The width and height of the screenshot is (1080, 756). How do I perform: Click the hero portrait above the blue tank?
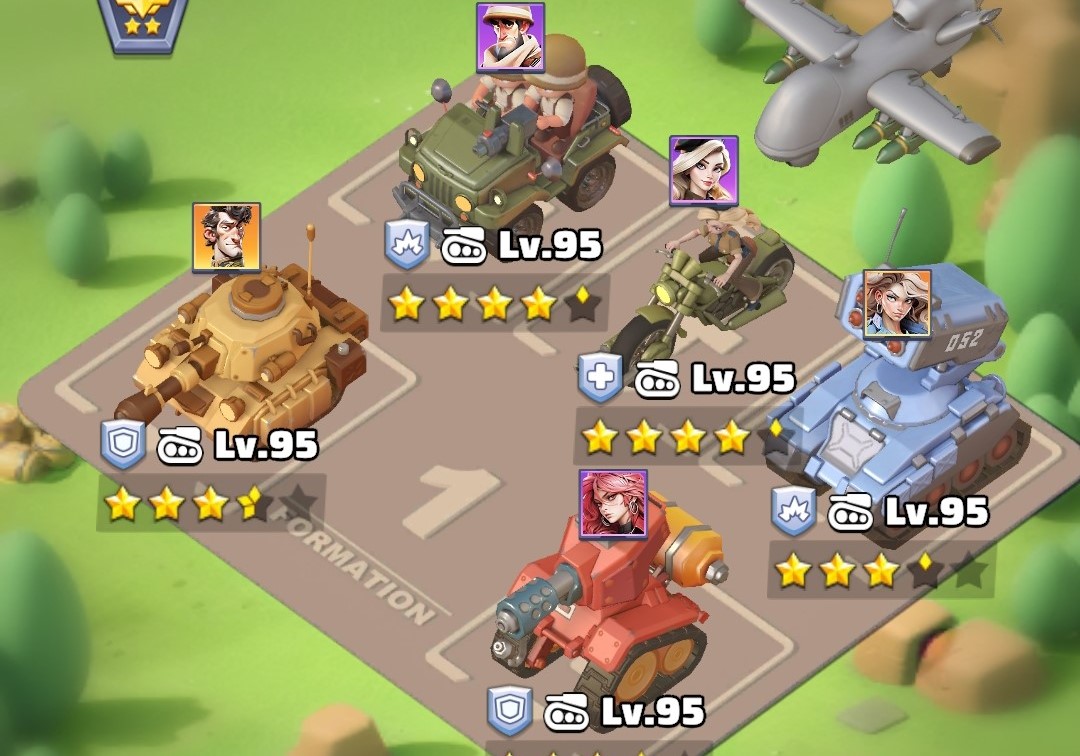[897, 303]
